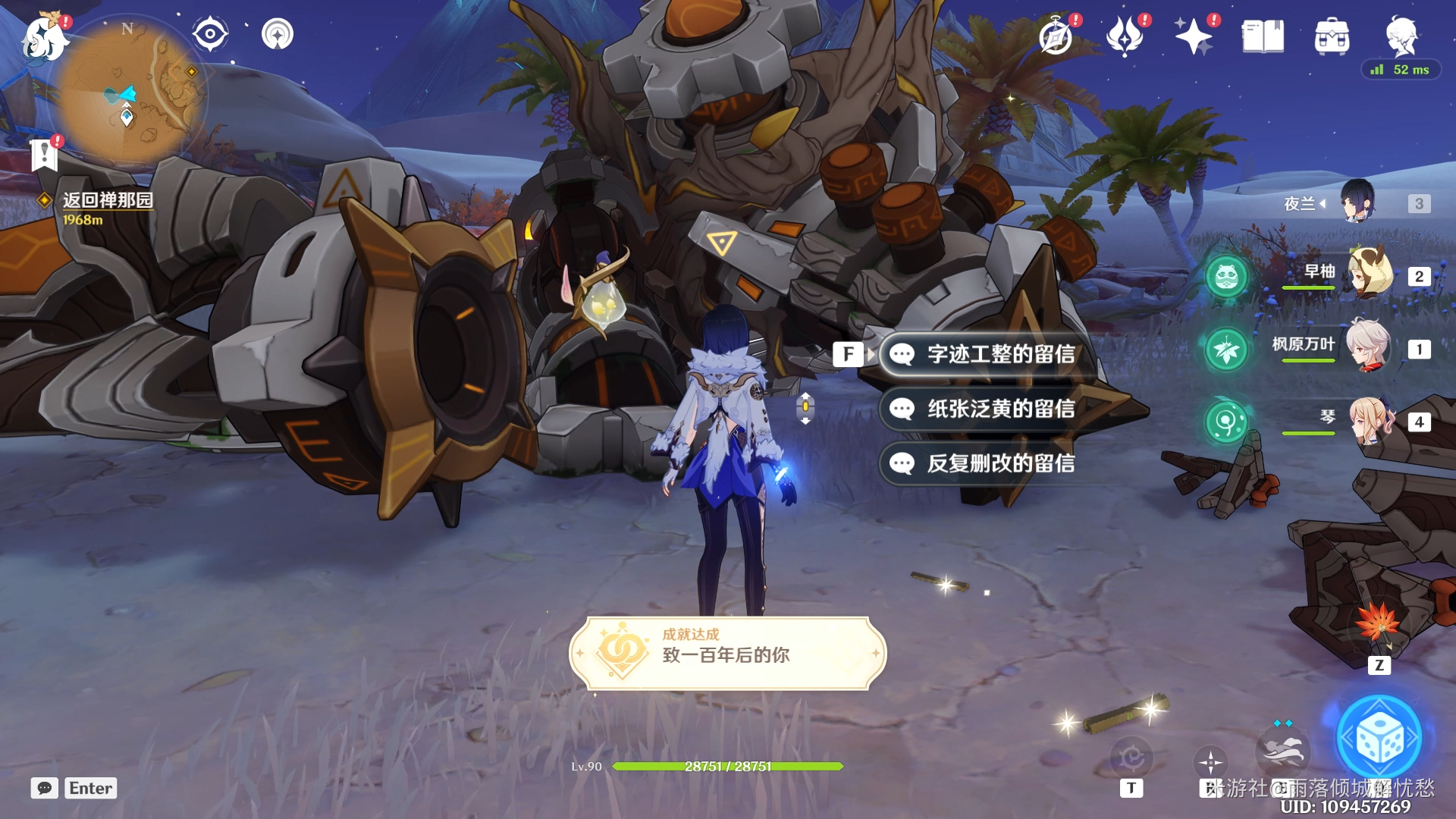Open the Paimon menu icon
The image size is (1456, 819).
point(43,38)
